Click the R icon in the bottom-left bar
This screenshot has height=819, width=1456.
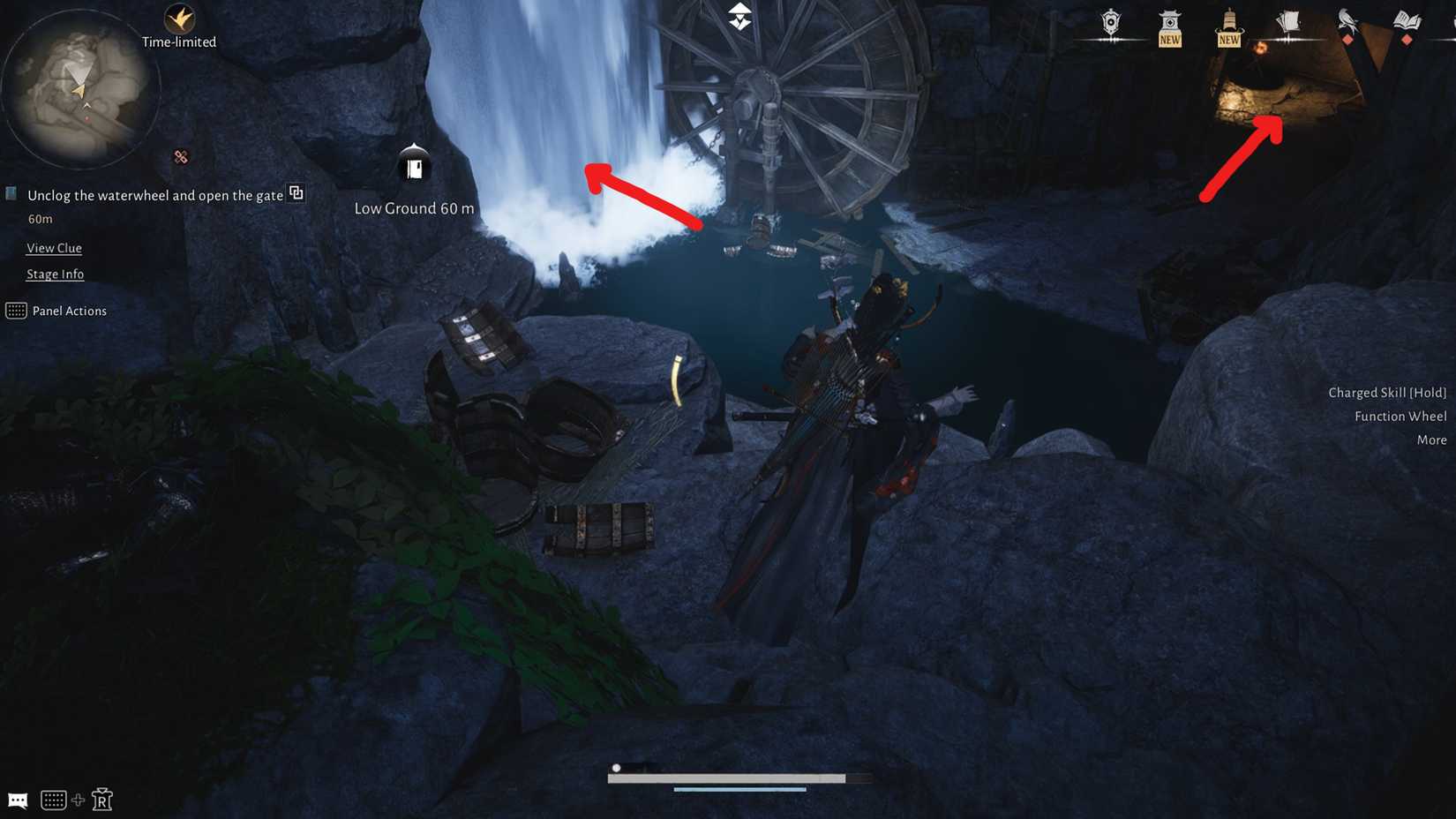click(x=103, y=800)
